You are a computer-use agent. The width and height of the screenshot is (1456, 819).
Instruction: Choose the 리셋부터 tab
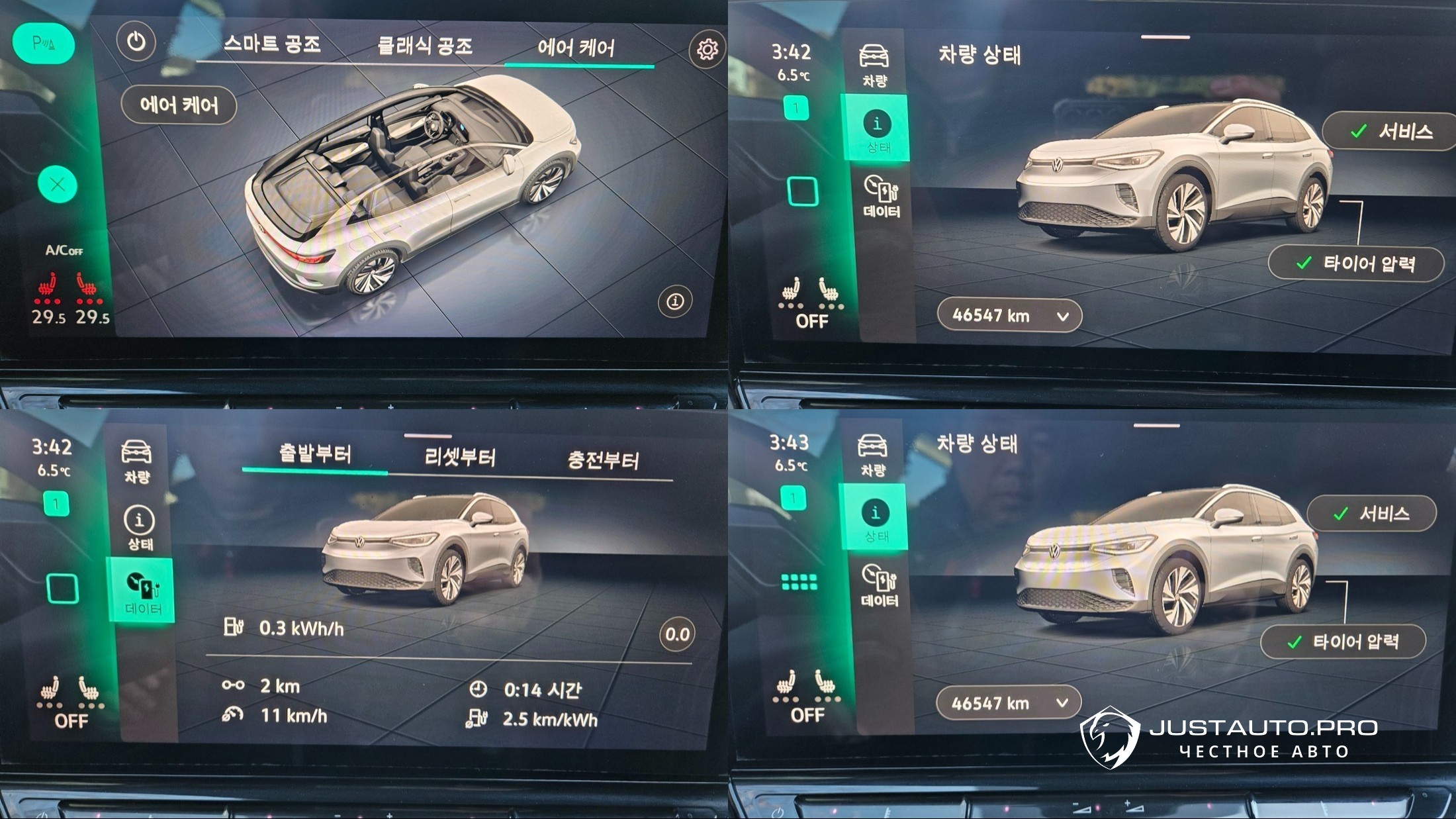click(459, 457)
